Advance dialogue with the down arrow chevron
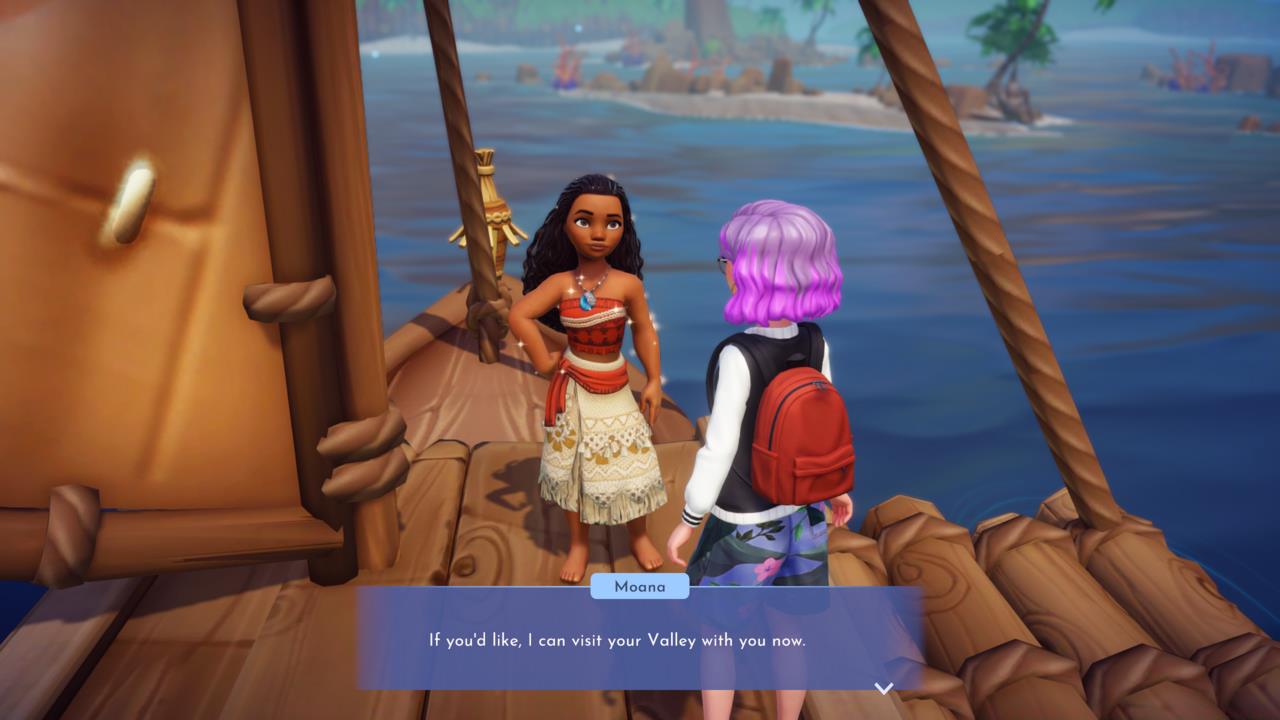Image resolution: width=1280 pixels, height=720 pixels. (x=883, y=688)
